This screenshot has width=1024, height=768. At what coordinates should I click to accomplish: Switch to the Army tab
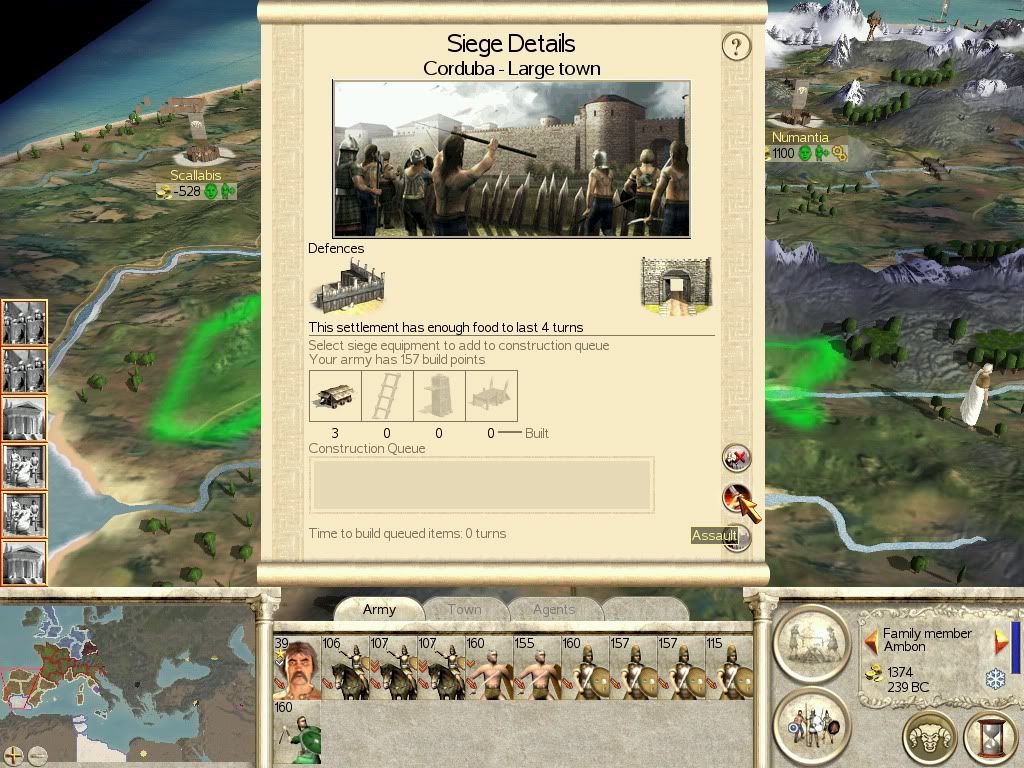[379, 609]
